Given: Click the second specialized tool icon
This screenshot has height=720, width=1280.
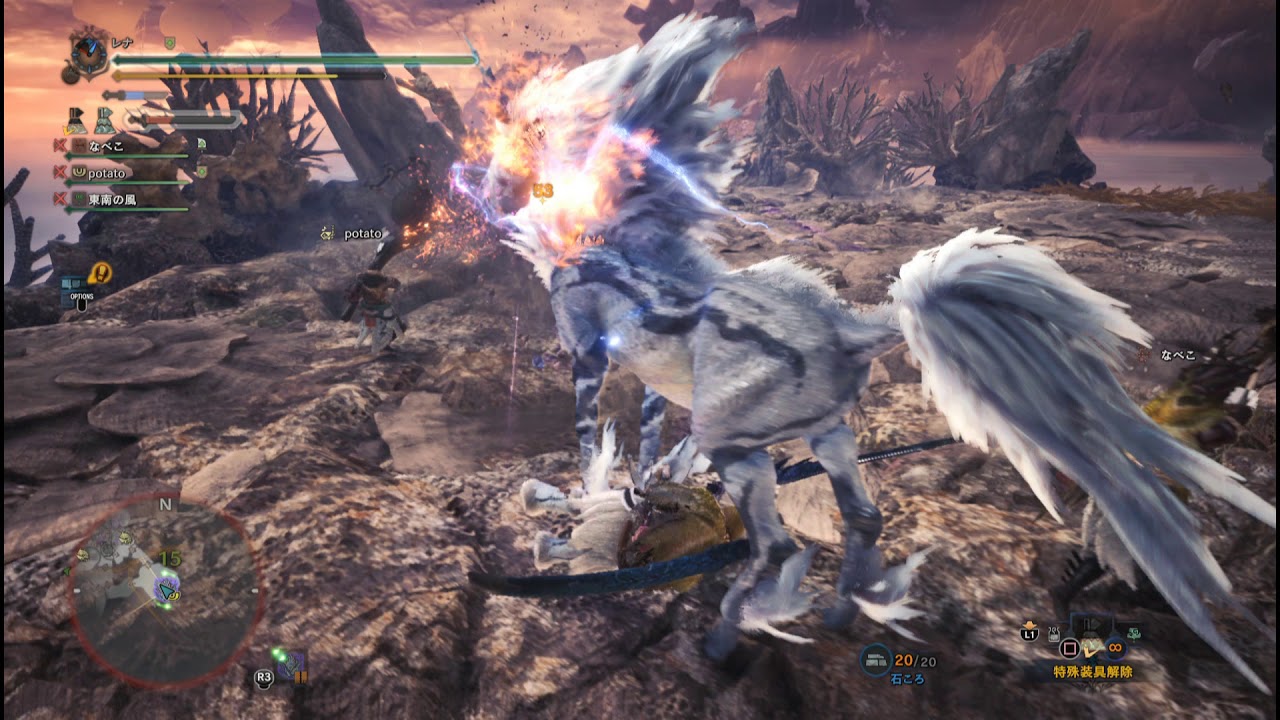Looking at the screenshot, I should pyautogui.click(x=105, y=120).
